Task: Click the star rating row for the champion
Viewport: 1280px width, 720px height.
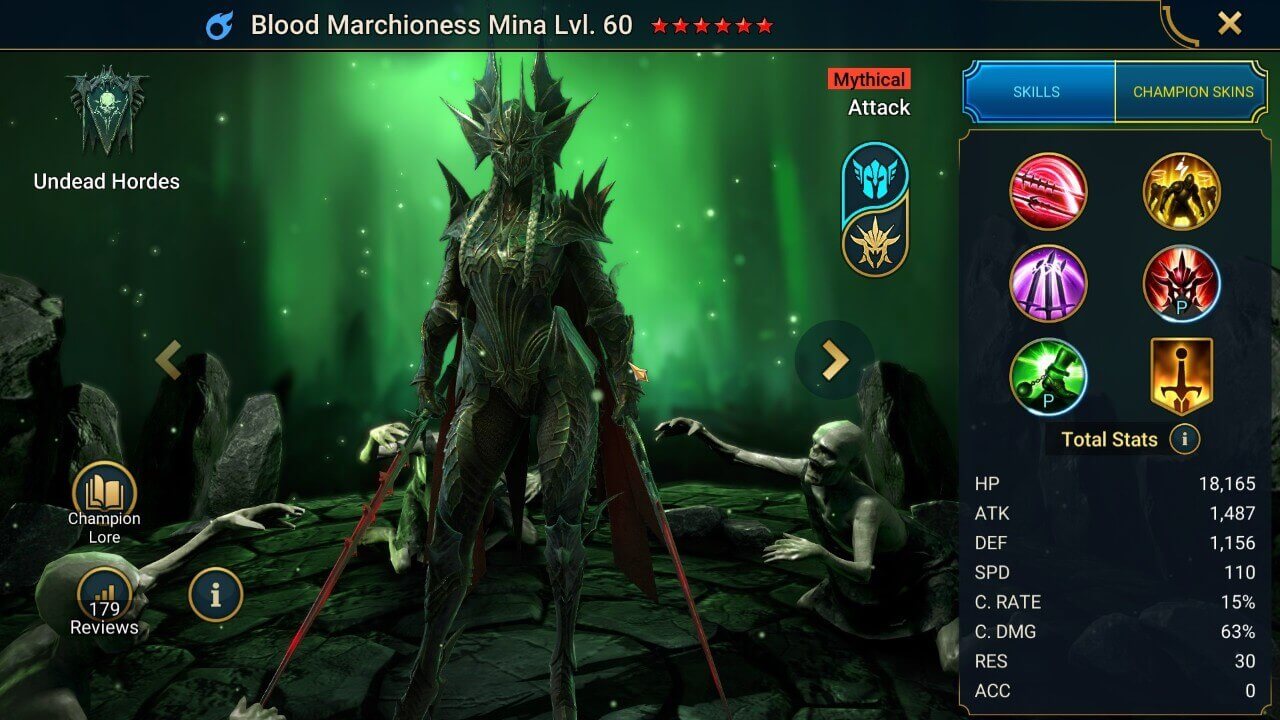Action: click(x=711, y=26)
